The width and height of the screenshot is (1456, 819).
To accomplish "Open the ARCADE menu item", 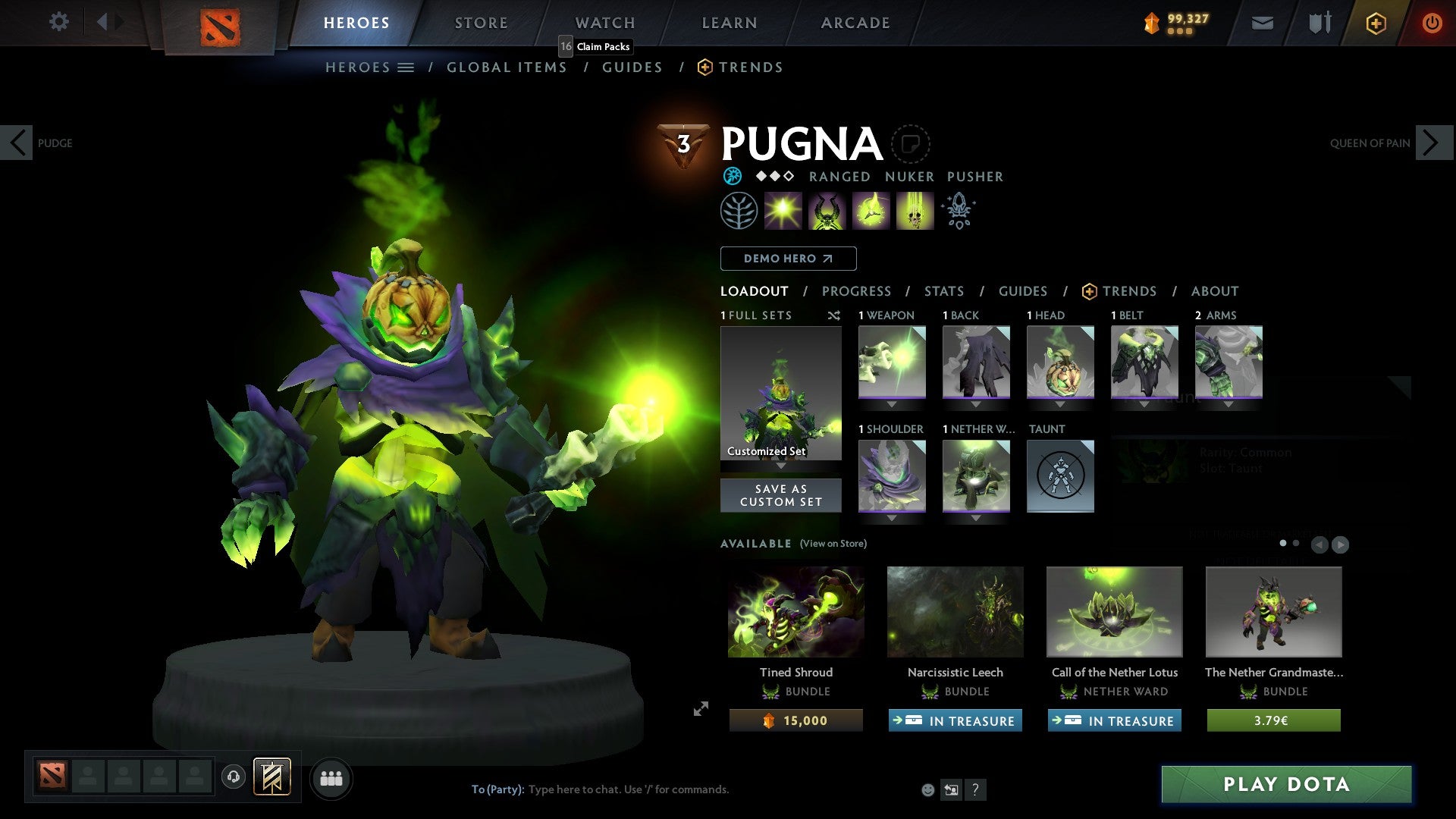I will click(x=855, y=22).
